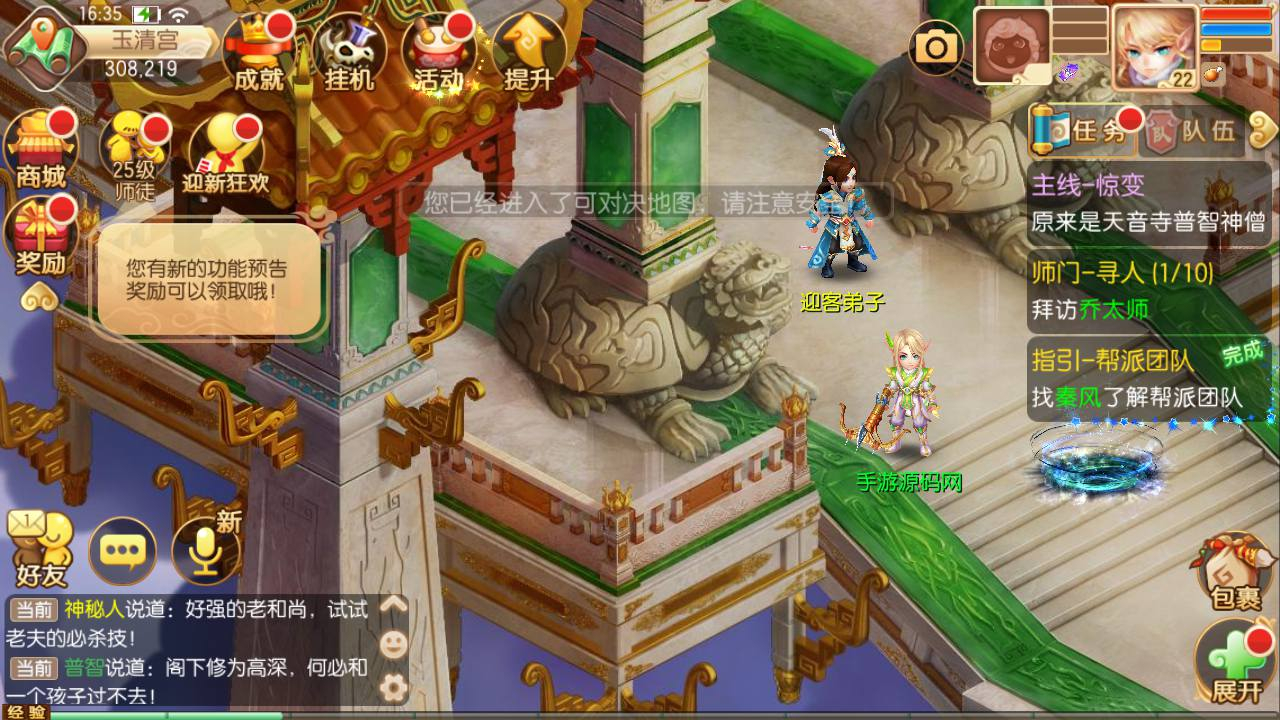Select the 指引-帮派团队 guide quest
The width and height of the screenshot is (1280, 720).
pos(1148,378)
